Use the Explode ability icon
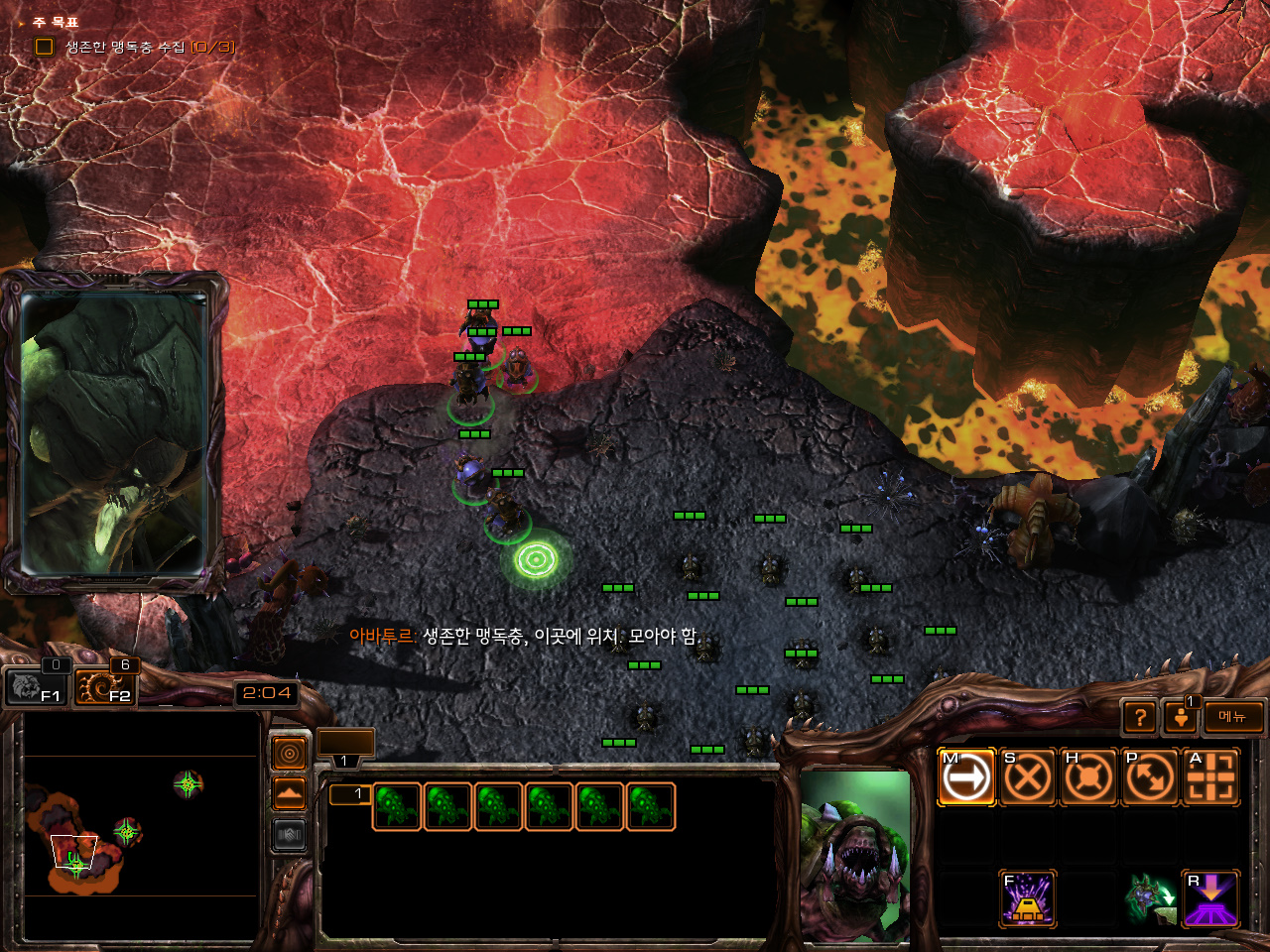1270x952 pixels. [x=1027, y=898]
